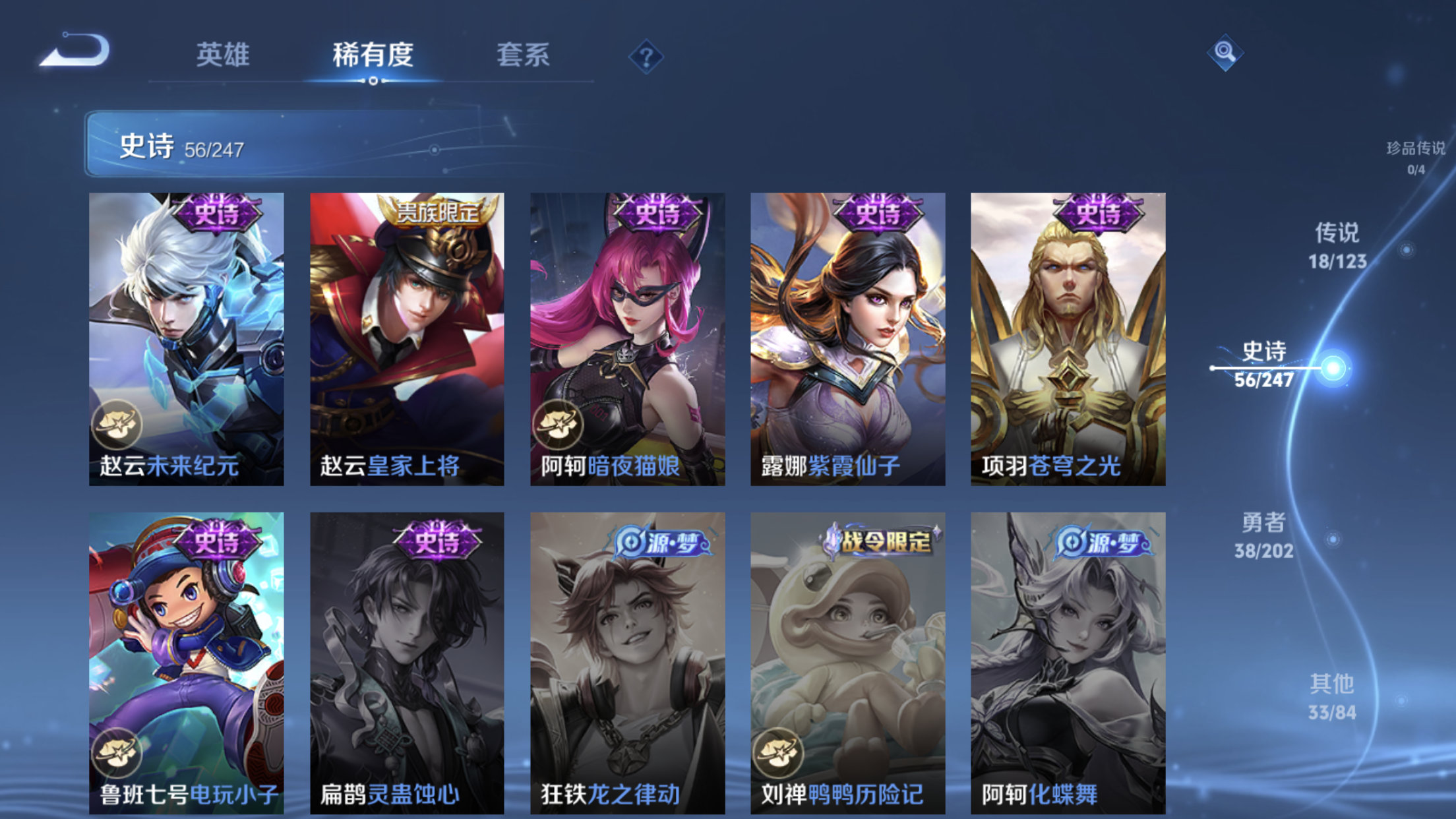Screen dimensions: 1456x819
Task: View 项羽 苍穹之光 skin card
Action: click(1068, 339)
